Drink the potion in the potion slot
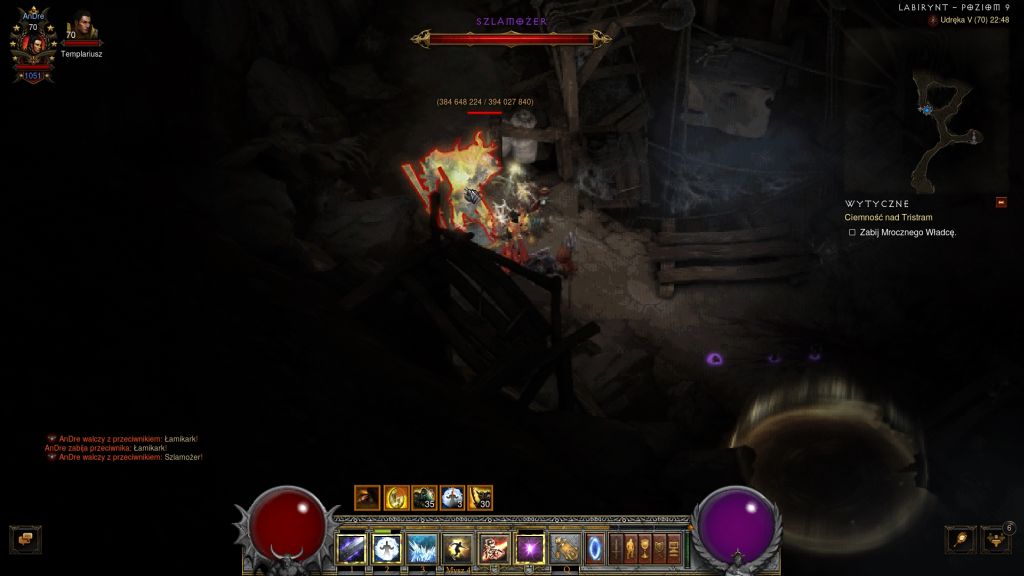This screenshot has height=576, width=1024. coord(565,548)
